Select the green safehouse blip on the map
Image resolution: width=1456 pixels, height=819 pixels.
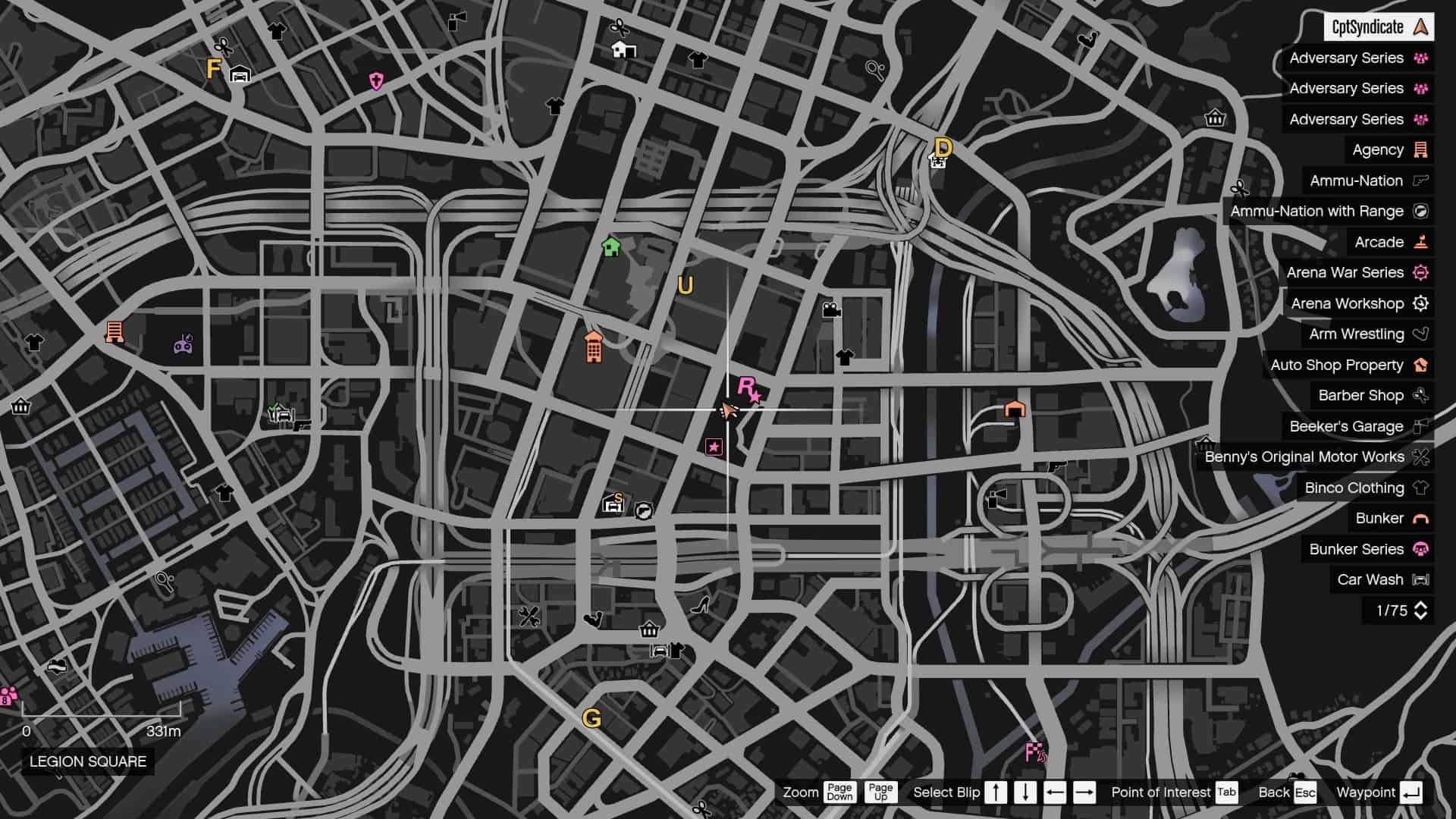coord(611,246)
